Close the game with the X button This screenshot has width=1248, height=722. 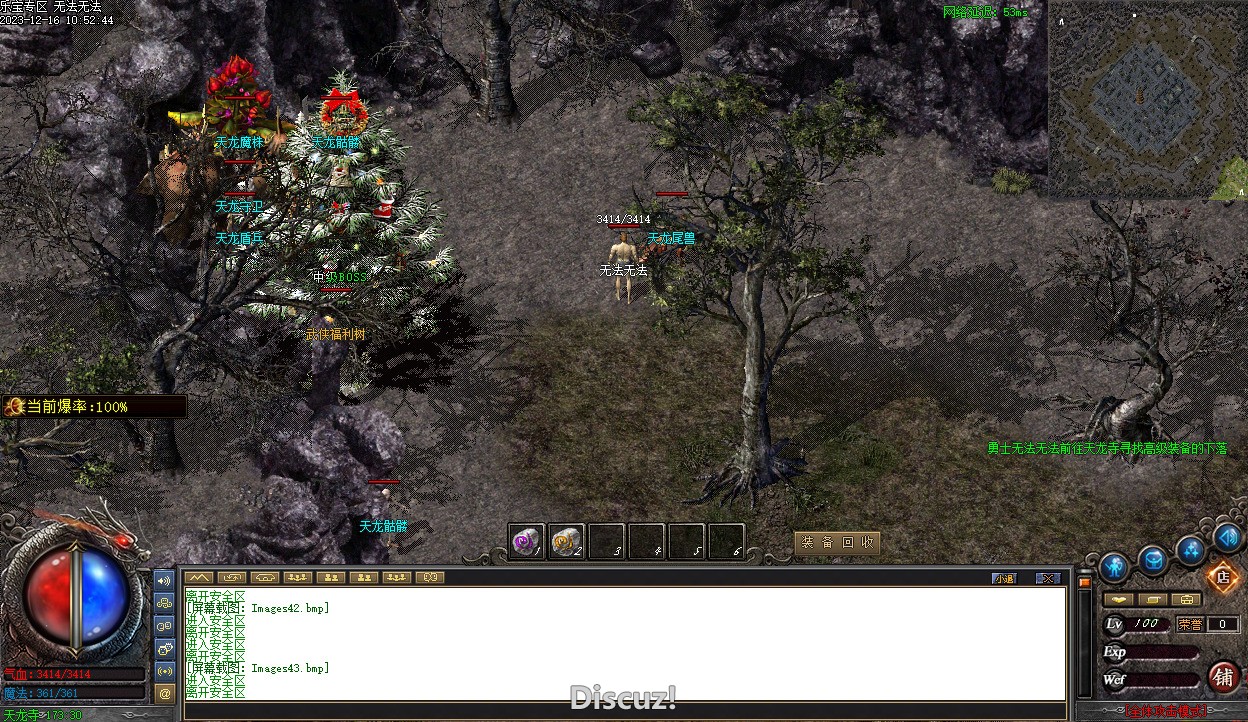(1047, 578)
